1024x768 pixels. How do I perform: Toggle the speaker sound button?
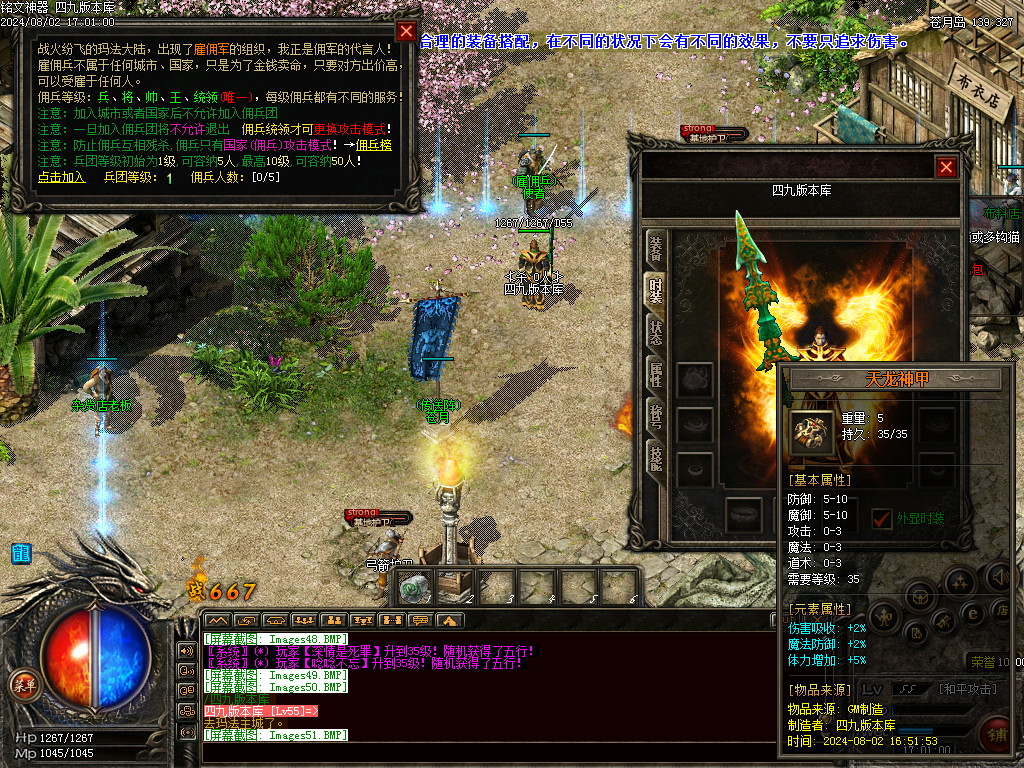coord(999,577)
